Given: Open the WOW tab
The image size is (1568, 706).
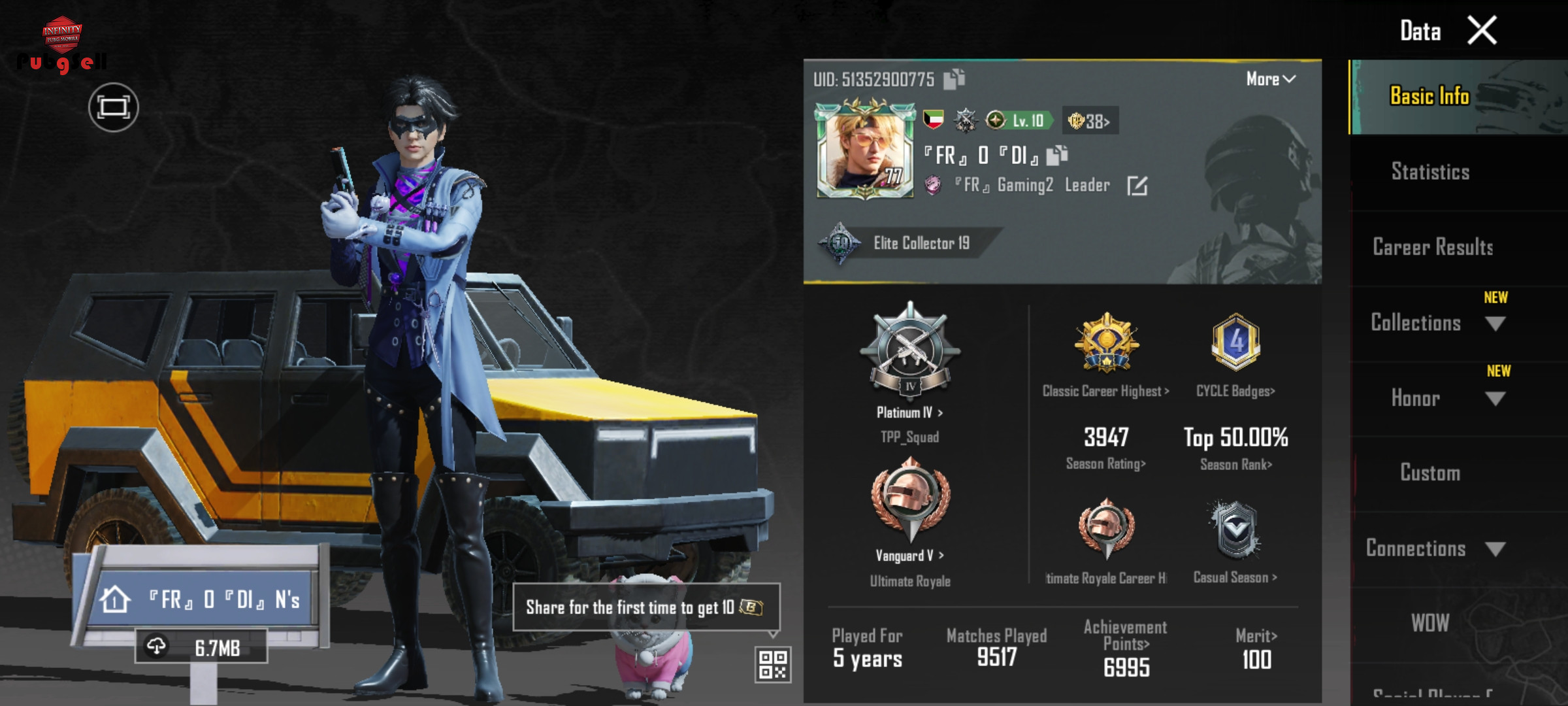Looking at the screenshot, I should pyautogui.click(x=1430, y=623).
